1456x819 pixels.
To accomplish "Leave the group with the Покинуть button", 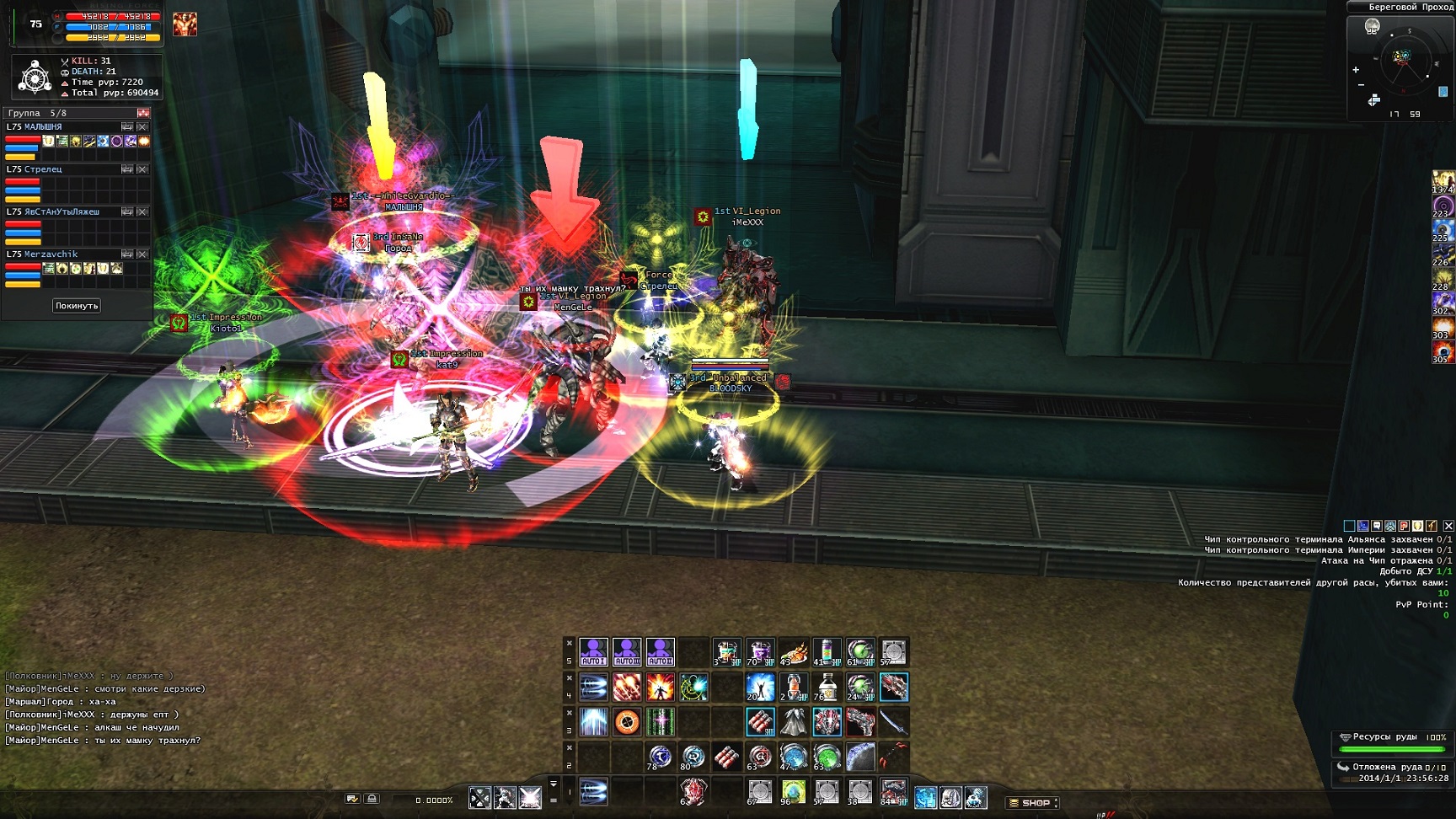I will point(77,306).
